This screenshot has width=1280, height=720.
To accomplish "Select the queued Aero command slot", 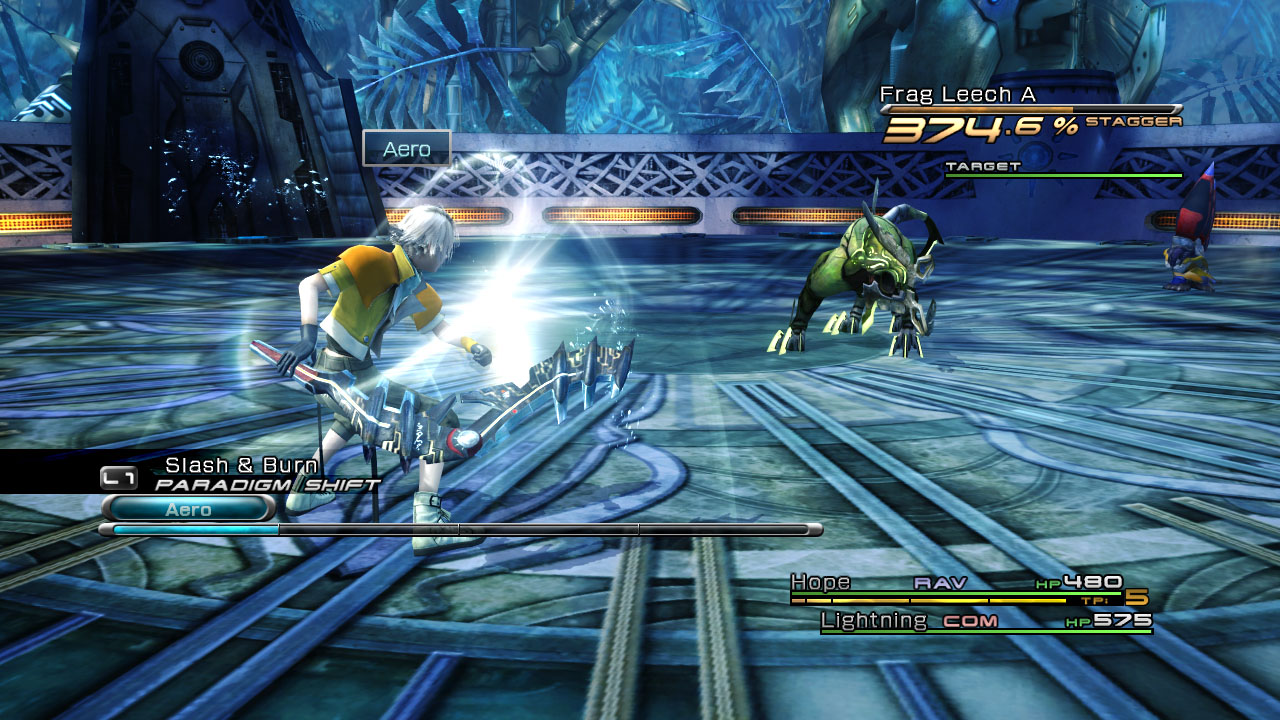I will click(x=188, y=509).
